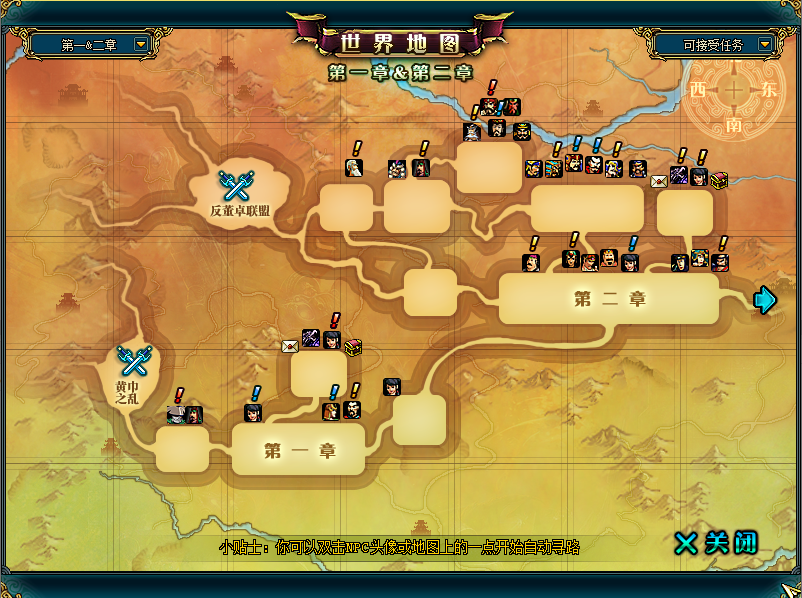This screenshot has height=598, width=802.
Task: Click the cyan arrow to the next map
Action: pos(765,300)
